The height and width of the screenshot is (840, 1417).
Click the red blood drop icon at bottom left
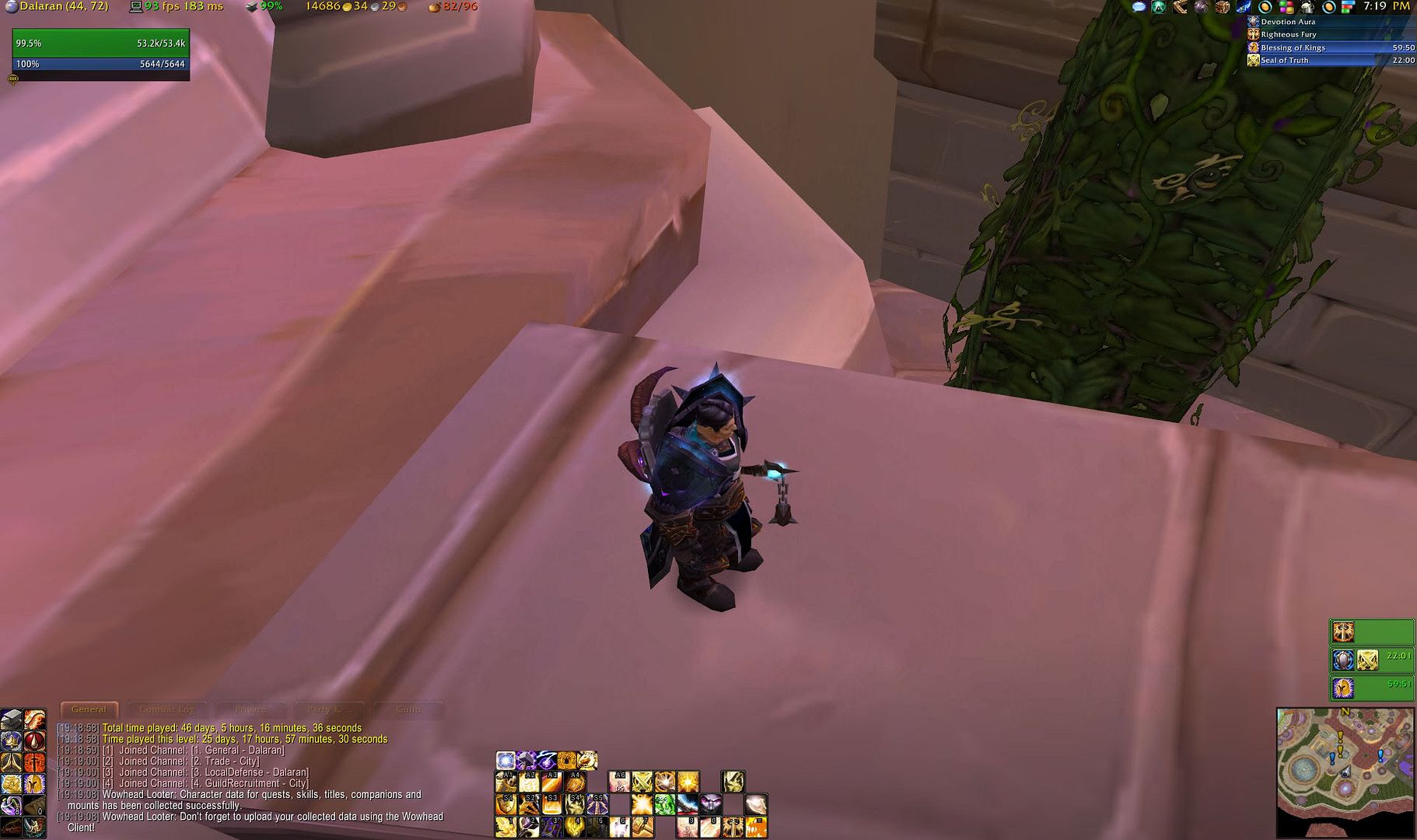point(34,740)
